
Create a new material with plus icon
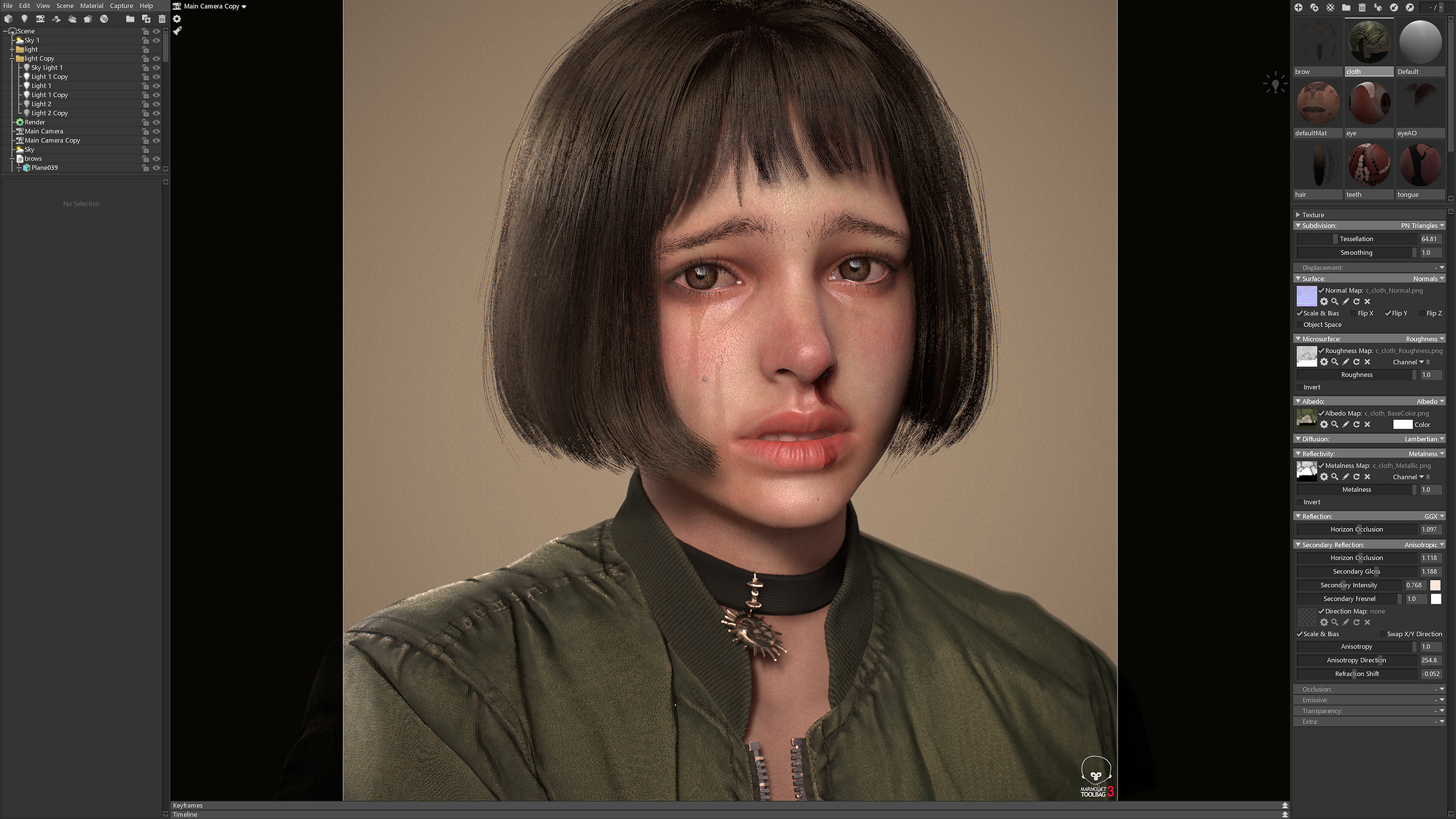click(1298, 8)
